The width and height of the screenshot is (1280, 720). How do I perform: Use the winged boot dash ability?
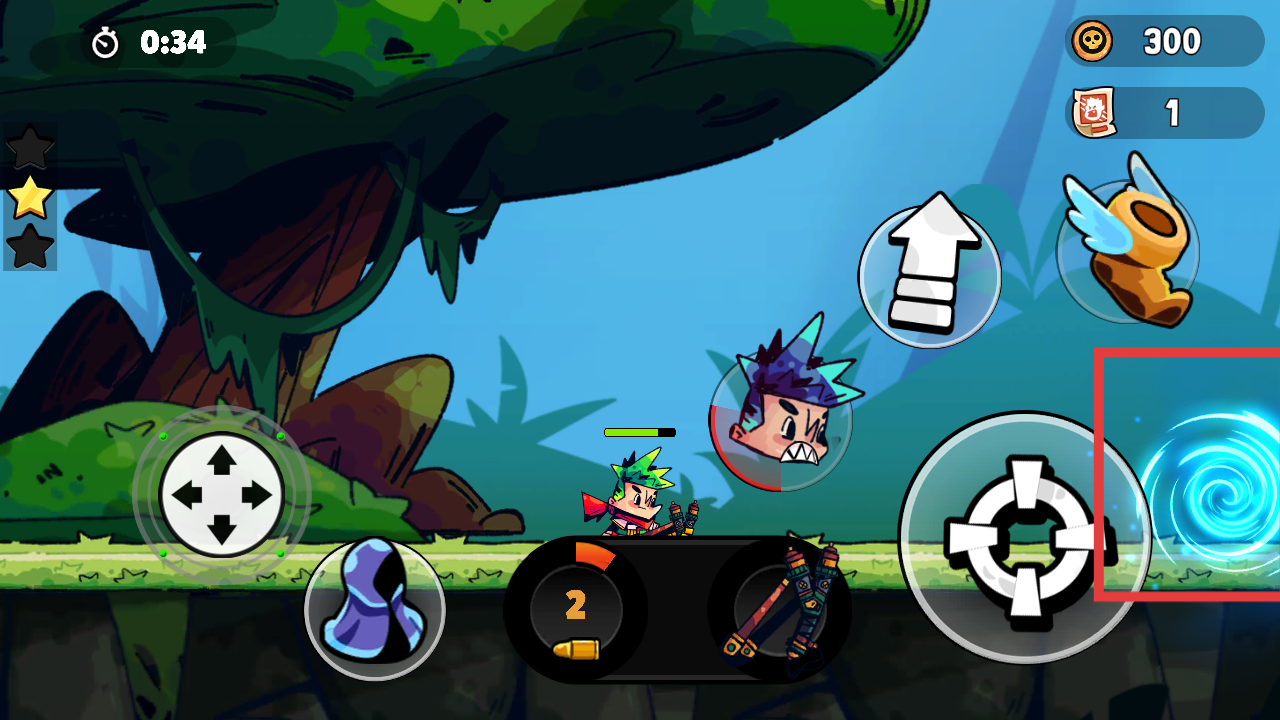pos(1127,250)
